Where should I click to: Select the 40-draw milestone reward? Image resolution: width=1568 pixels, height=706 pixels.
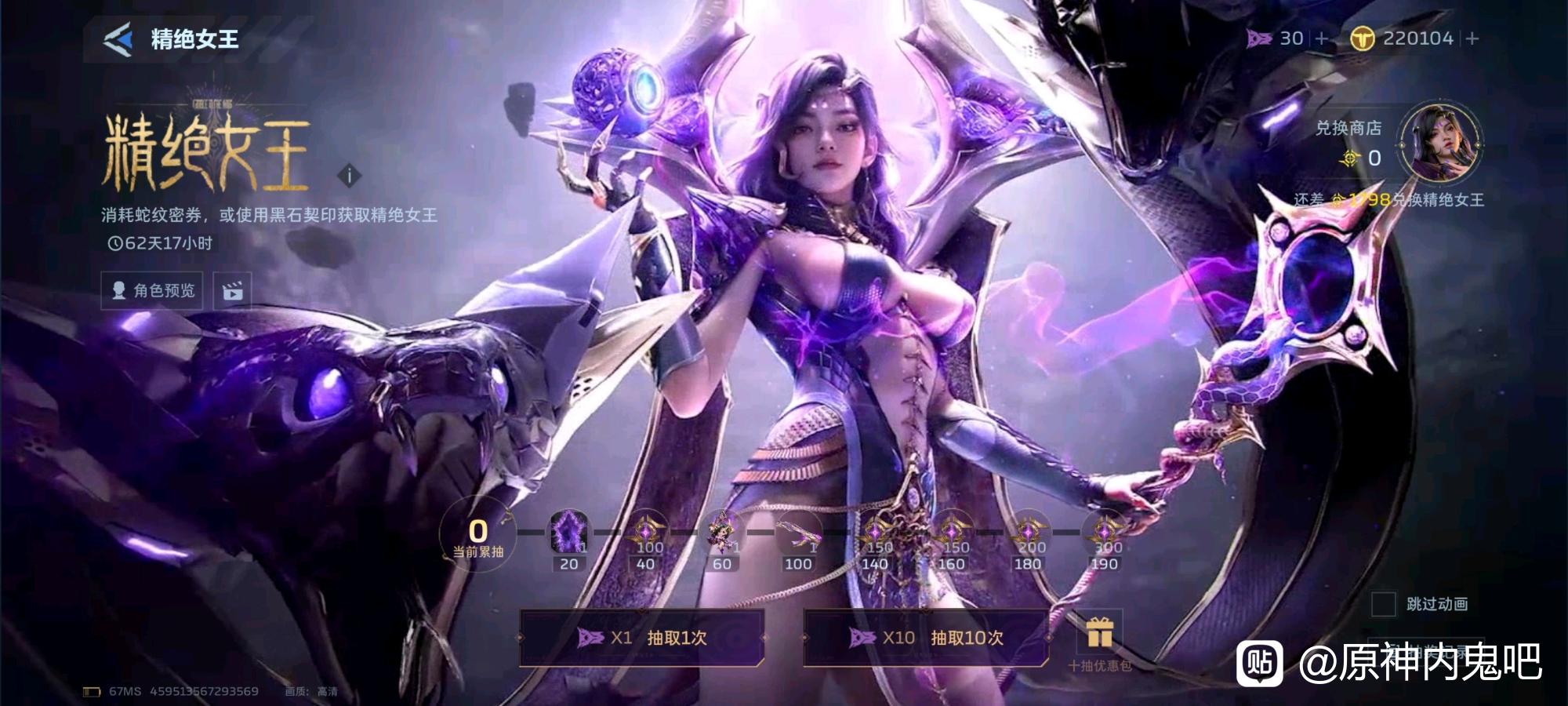[646, 535]
